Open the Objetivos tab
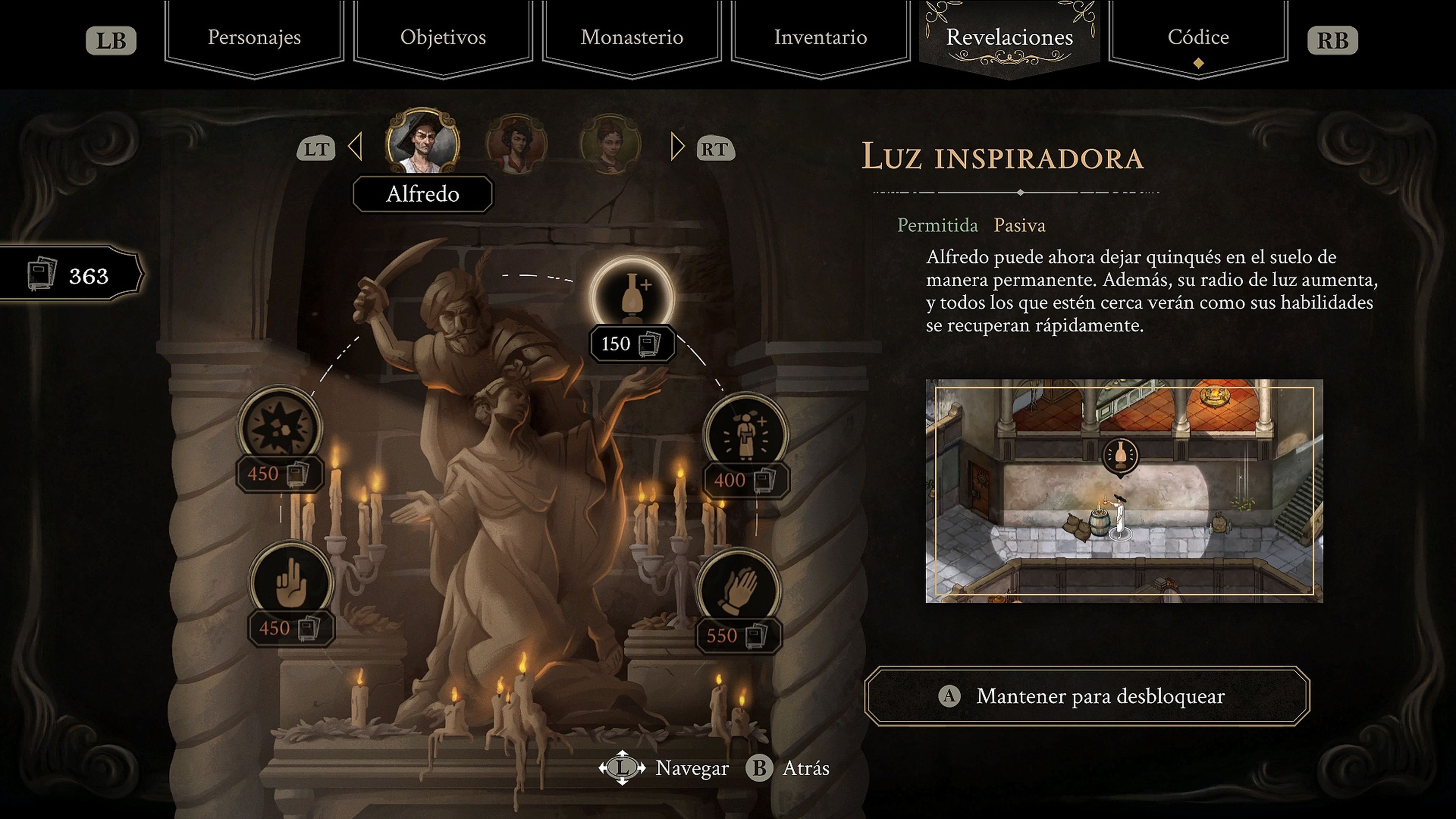Viewport: 1456px width, 819px height. pyautogui.click(x=442, y=37)
